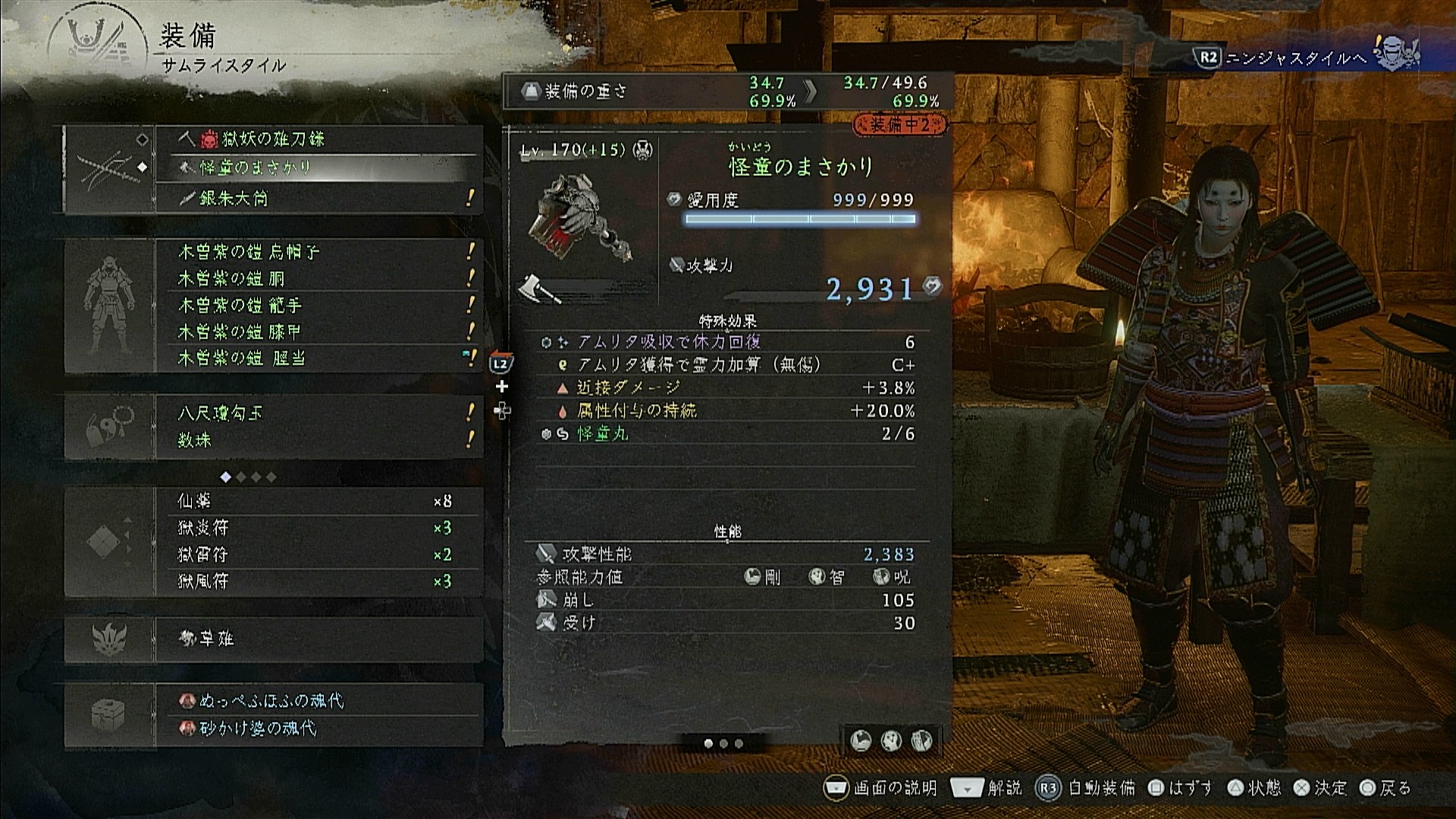The image size is (1456, 819).
Task: Select the ぬっぺふほふの魂代 soul core
Action: pyautogui.click(x=318, y=701)
